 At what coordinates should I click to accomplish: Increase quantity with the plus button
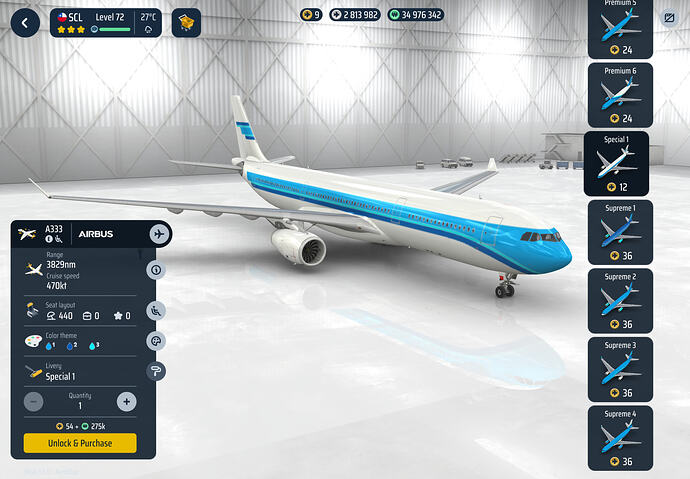click(x=126, y=402)
